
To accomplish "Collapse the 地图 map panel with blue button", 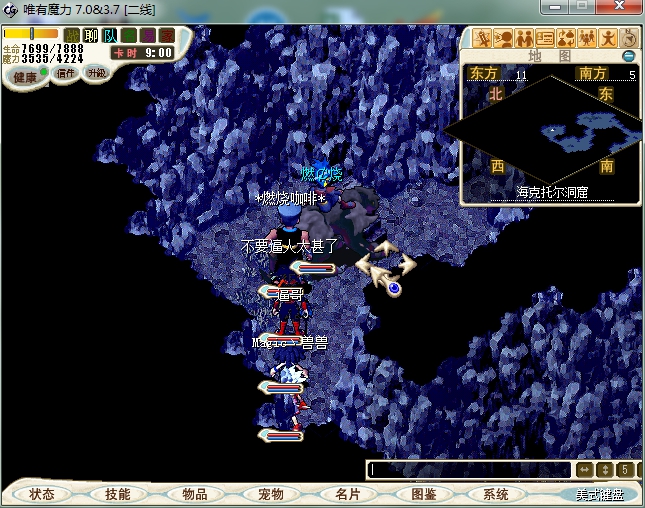I will [628, 56].
